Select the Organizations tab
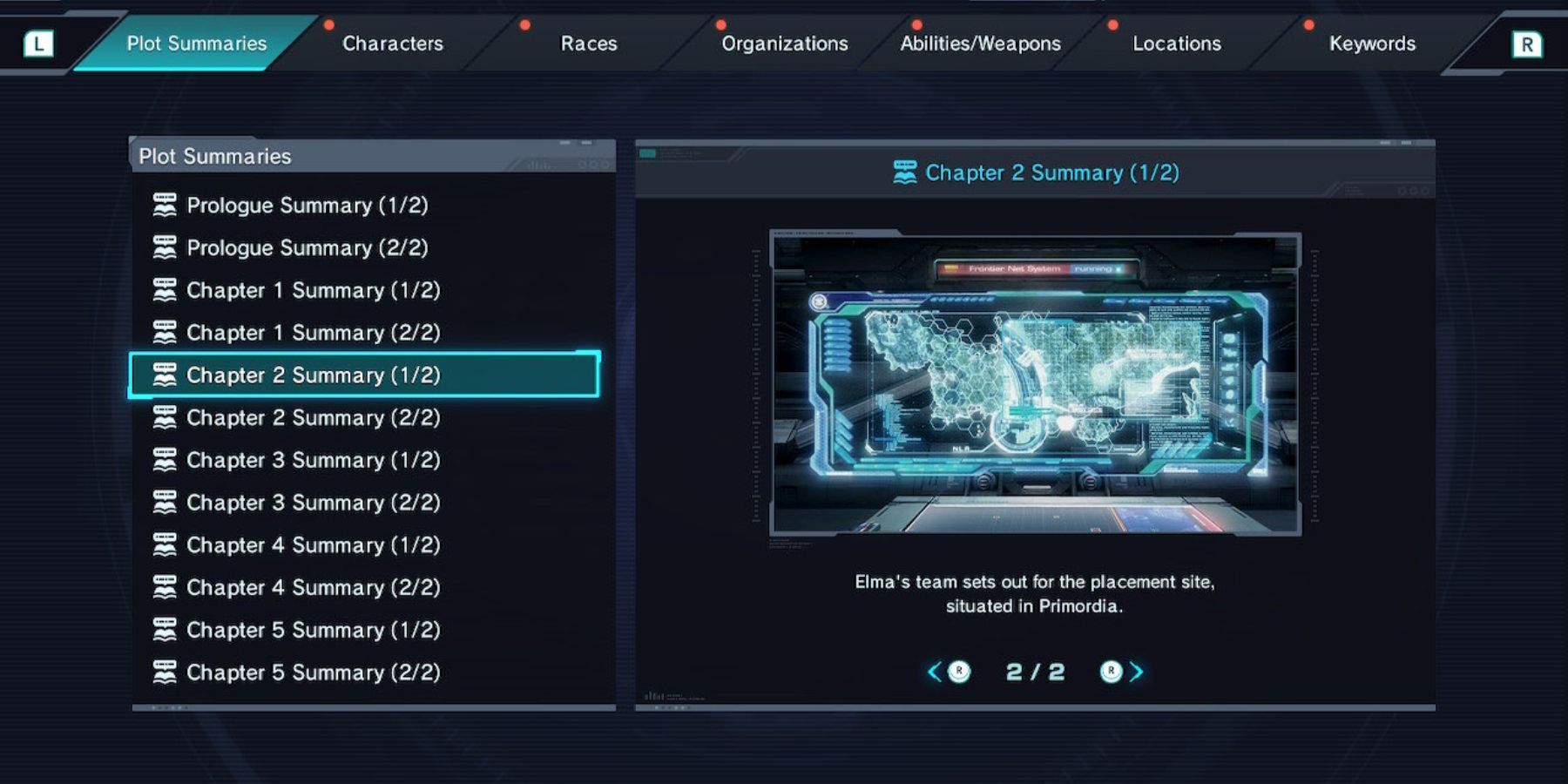1568x784 pixels. click(x=784, y=44)
